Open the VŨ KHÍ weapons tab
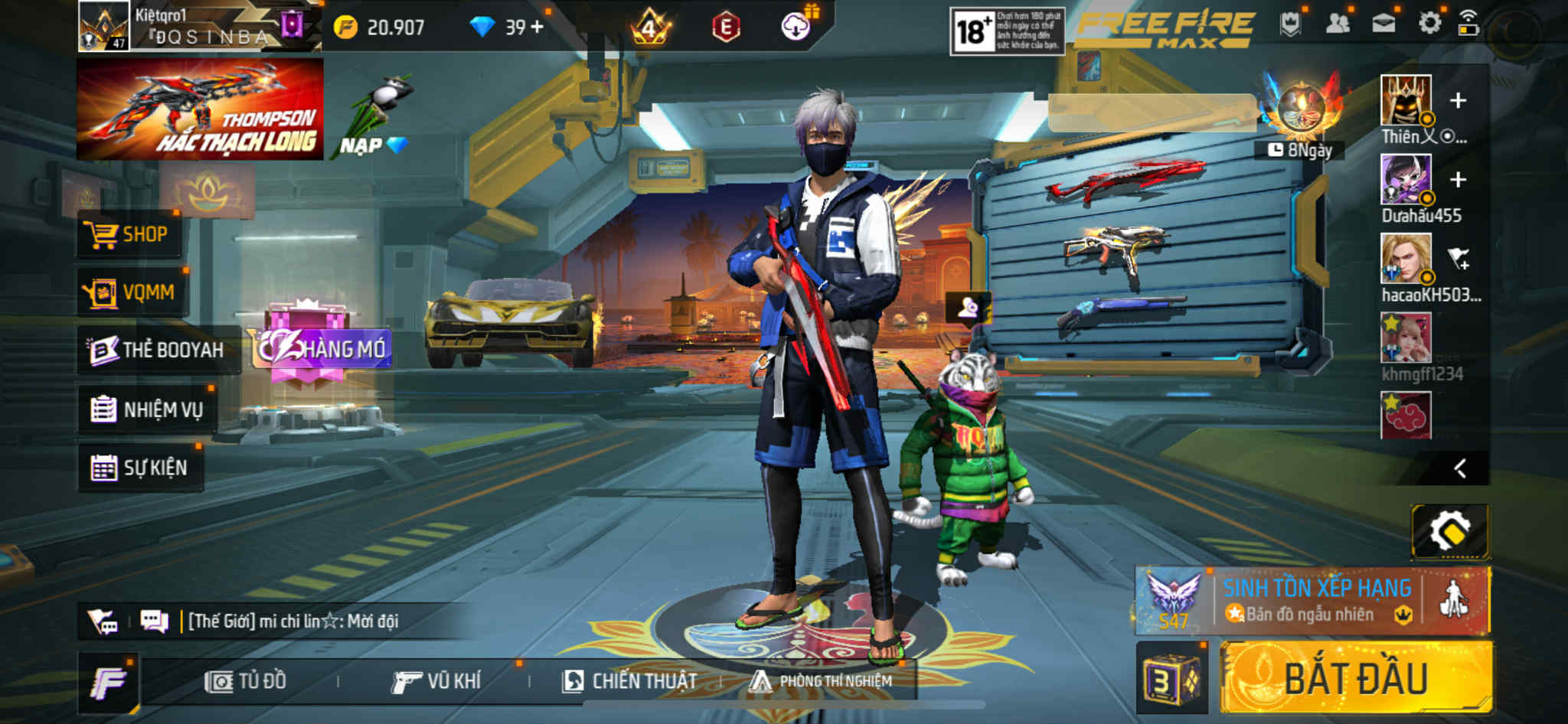This screenshot has height=724, width=1568. pyautogui.click(x=436, y=681)
